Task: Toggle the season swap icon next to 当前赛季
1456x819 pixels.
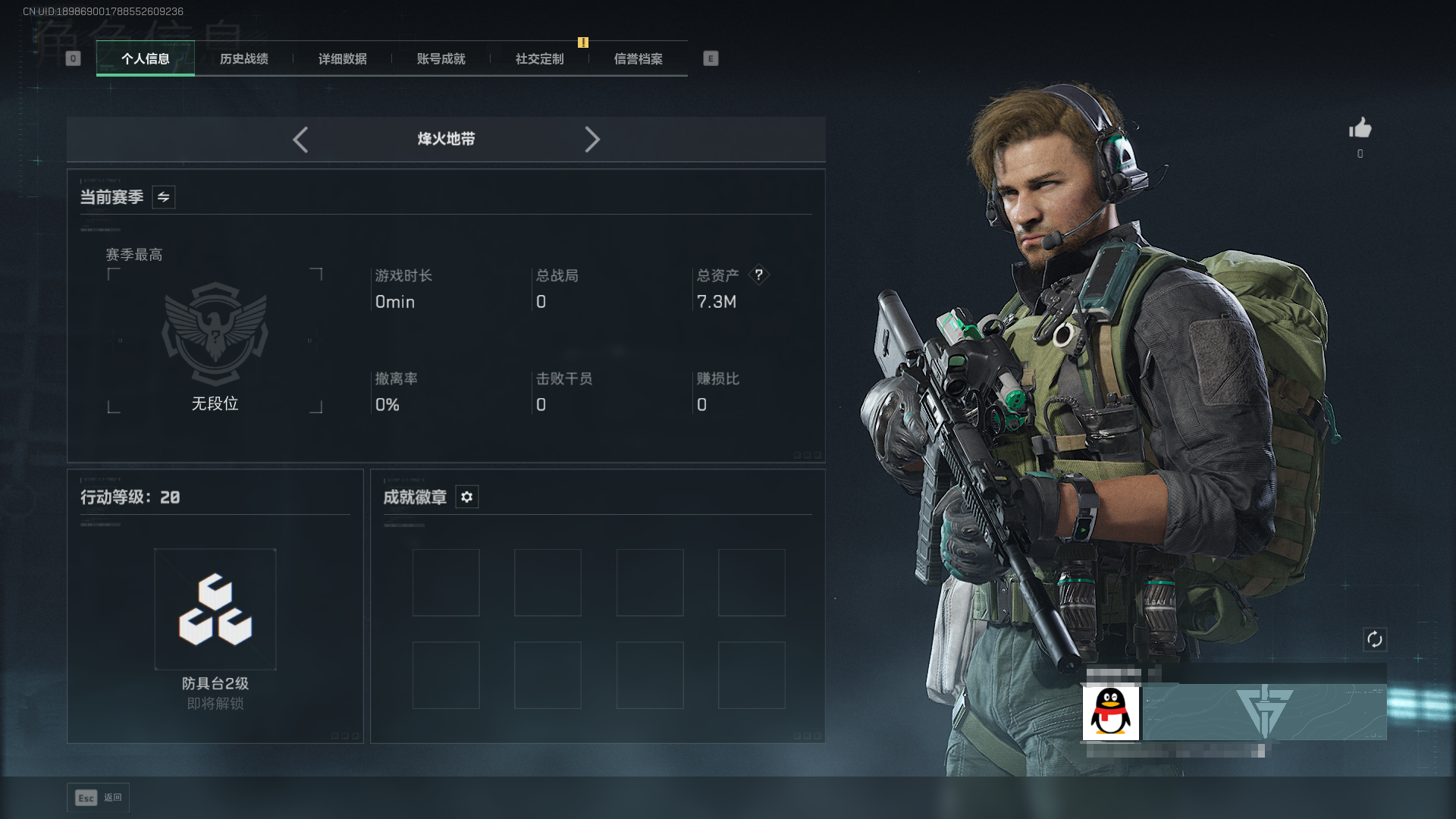Action: pyautogui.click(x=163, y=197)
